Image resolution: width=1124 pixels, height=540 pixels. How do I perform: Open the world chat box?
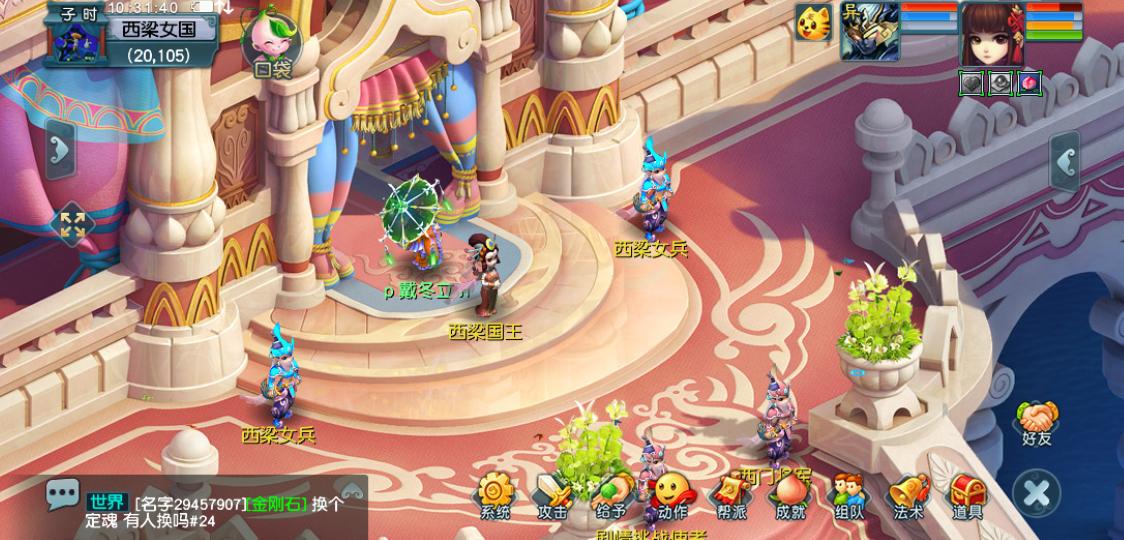coord(200,510)
